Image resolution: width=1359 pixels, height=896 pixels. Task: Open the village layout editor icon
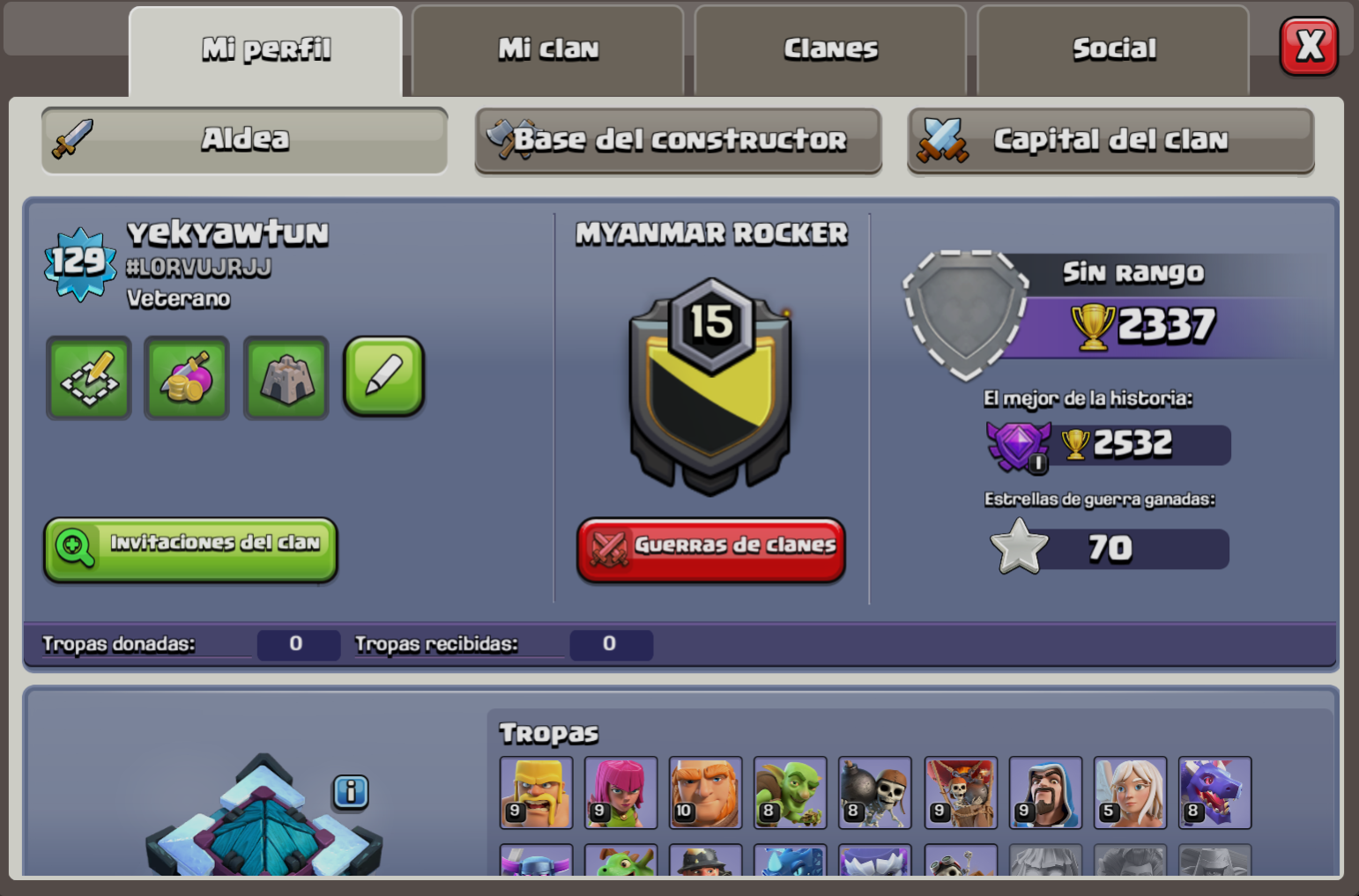[x=88, y=378]
